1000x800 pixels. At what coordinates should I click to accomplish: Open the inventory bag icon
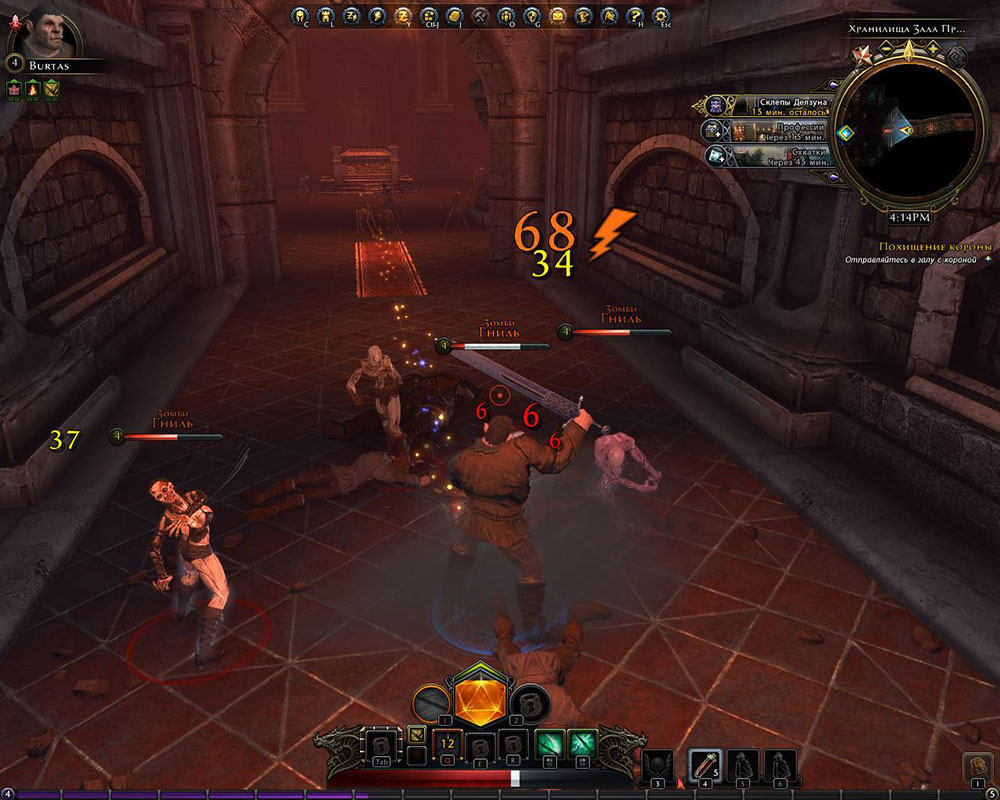point(977,767)
